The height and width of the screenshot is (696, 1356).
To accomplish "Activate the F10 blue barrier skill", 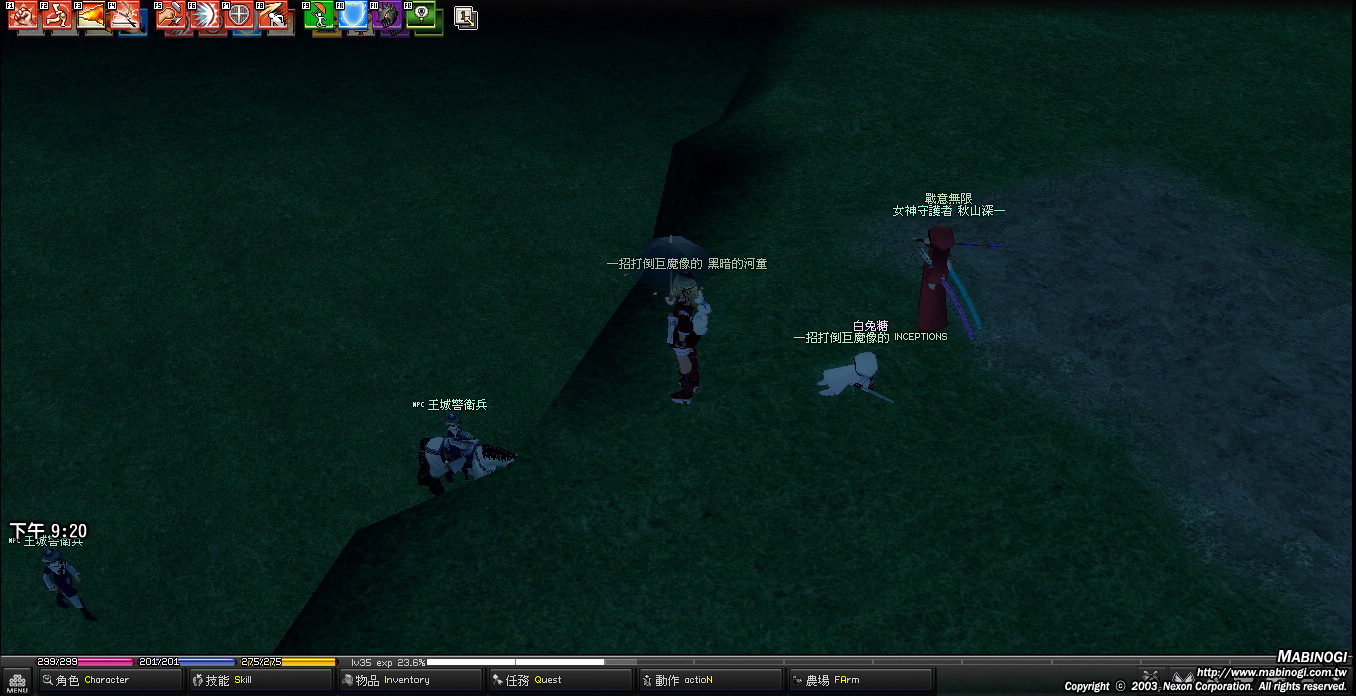I will [x=353, y=16].
